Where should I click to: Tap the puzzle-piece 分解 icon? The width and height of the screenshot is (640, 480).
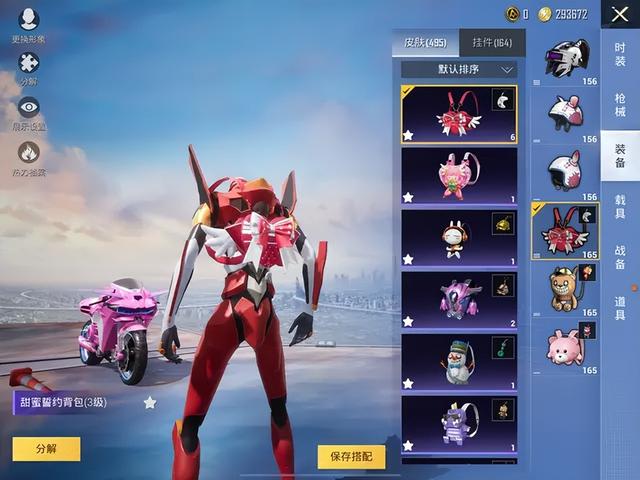click(28, 66)
